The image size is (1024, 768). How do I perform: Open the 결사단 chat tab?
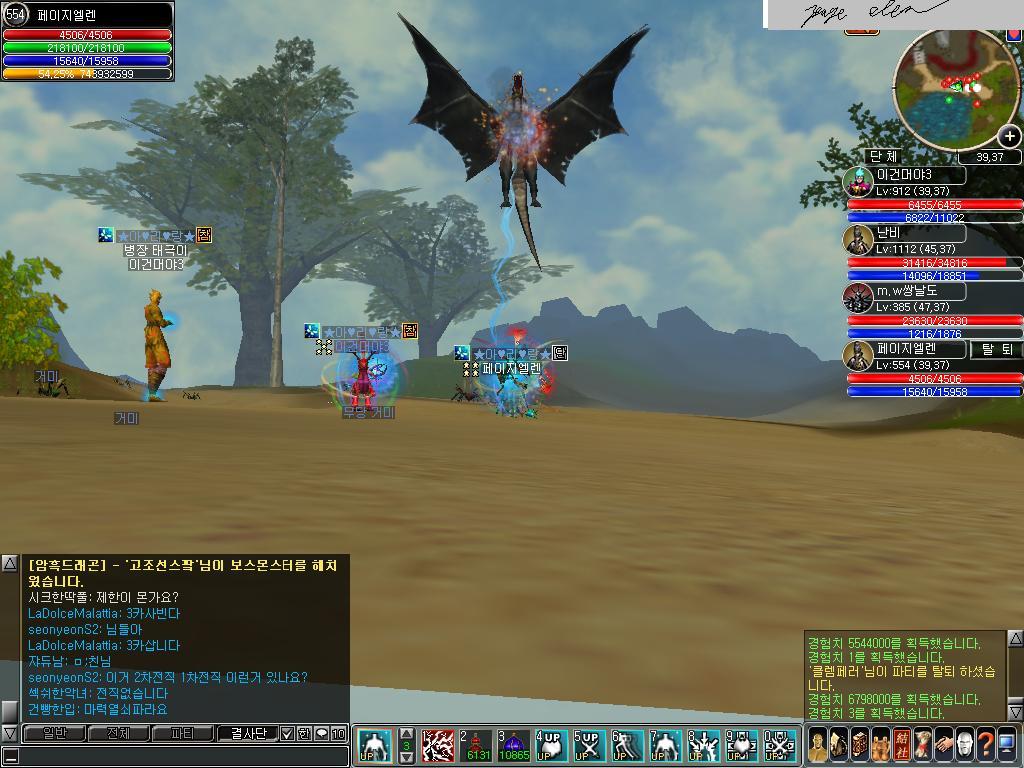pyautogui.click(x=247, y=733)
